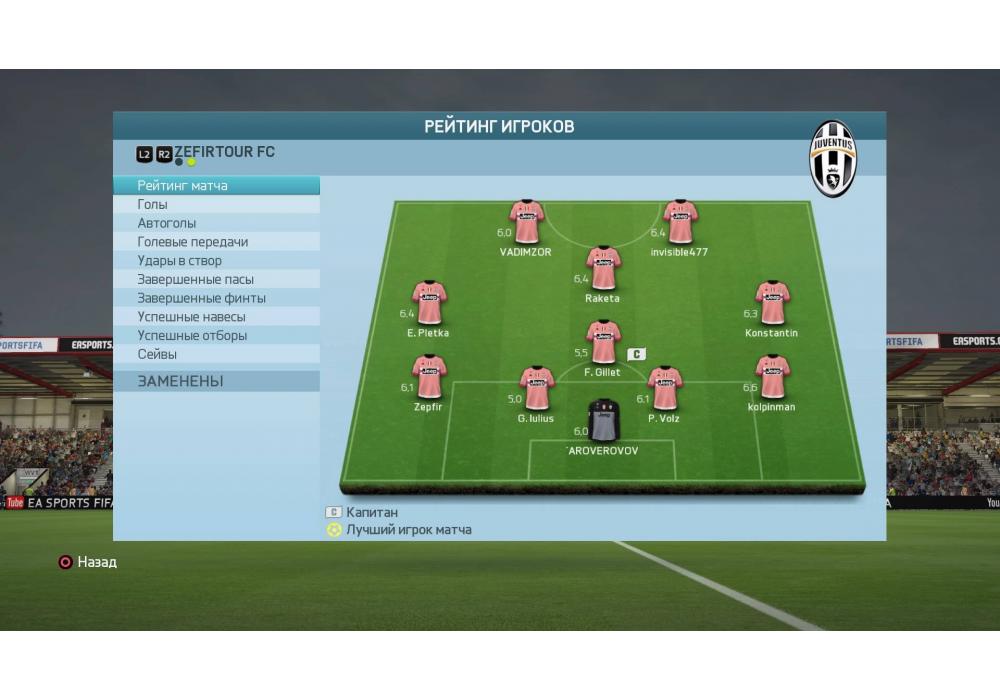Select captain F. Gillet
The width and height of the screenshot is (1000, 700).
pos(603,342)
